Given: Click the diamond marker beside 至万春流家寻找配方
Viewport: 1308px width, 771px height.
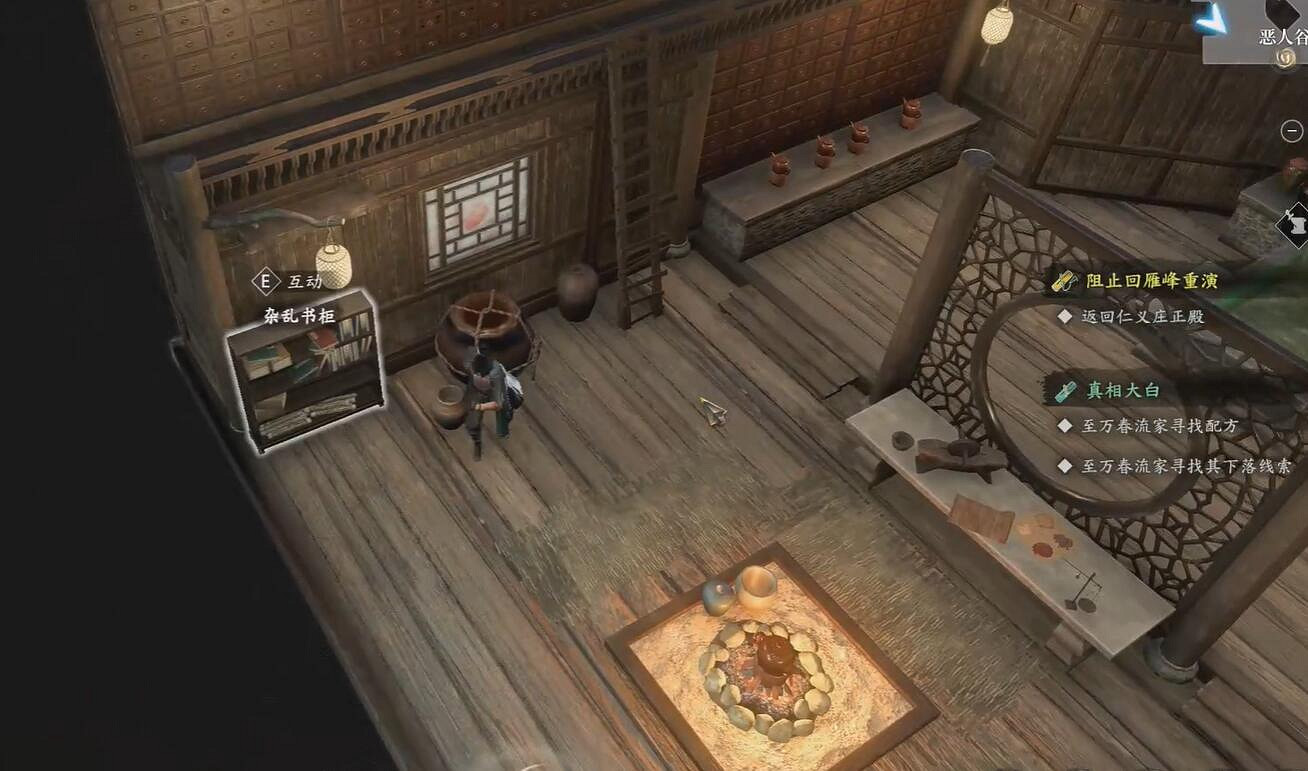Looking at the screenshot, I should [1064, 423].
